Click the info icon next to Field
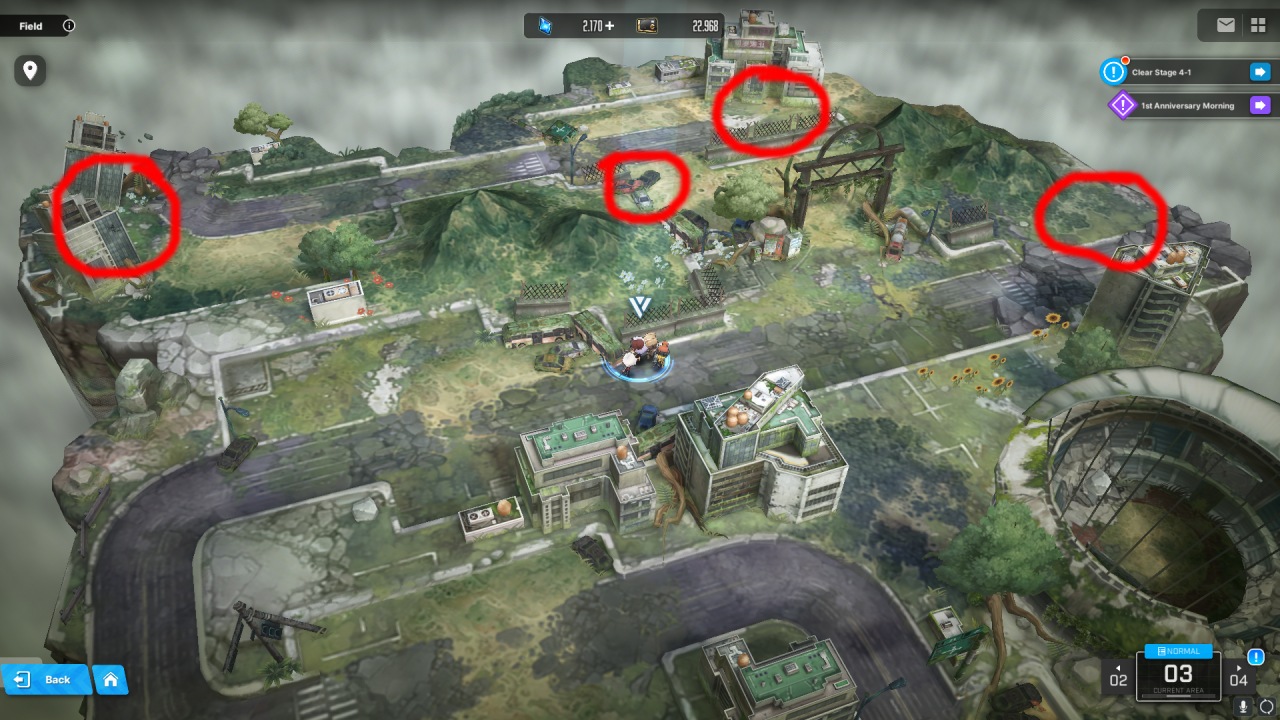The width and height of the screenshot is (1280, 720). [x=68, y=25]
